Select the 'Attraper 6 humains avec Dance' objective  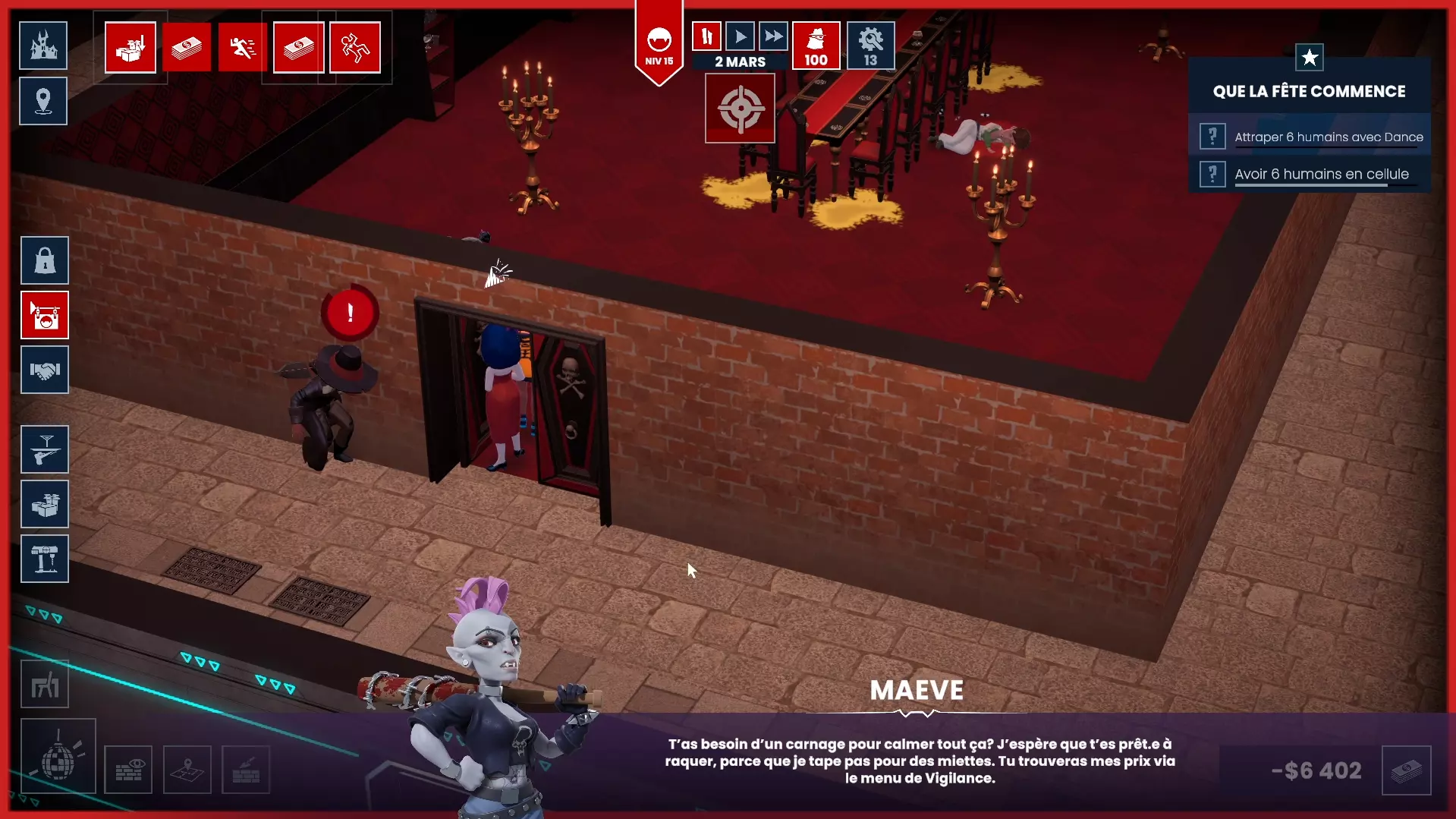[x=1328, y=137]
